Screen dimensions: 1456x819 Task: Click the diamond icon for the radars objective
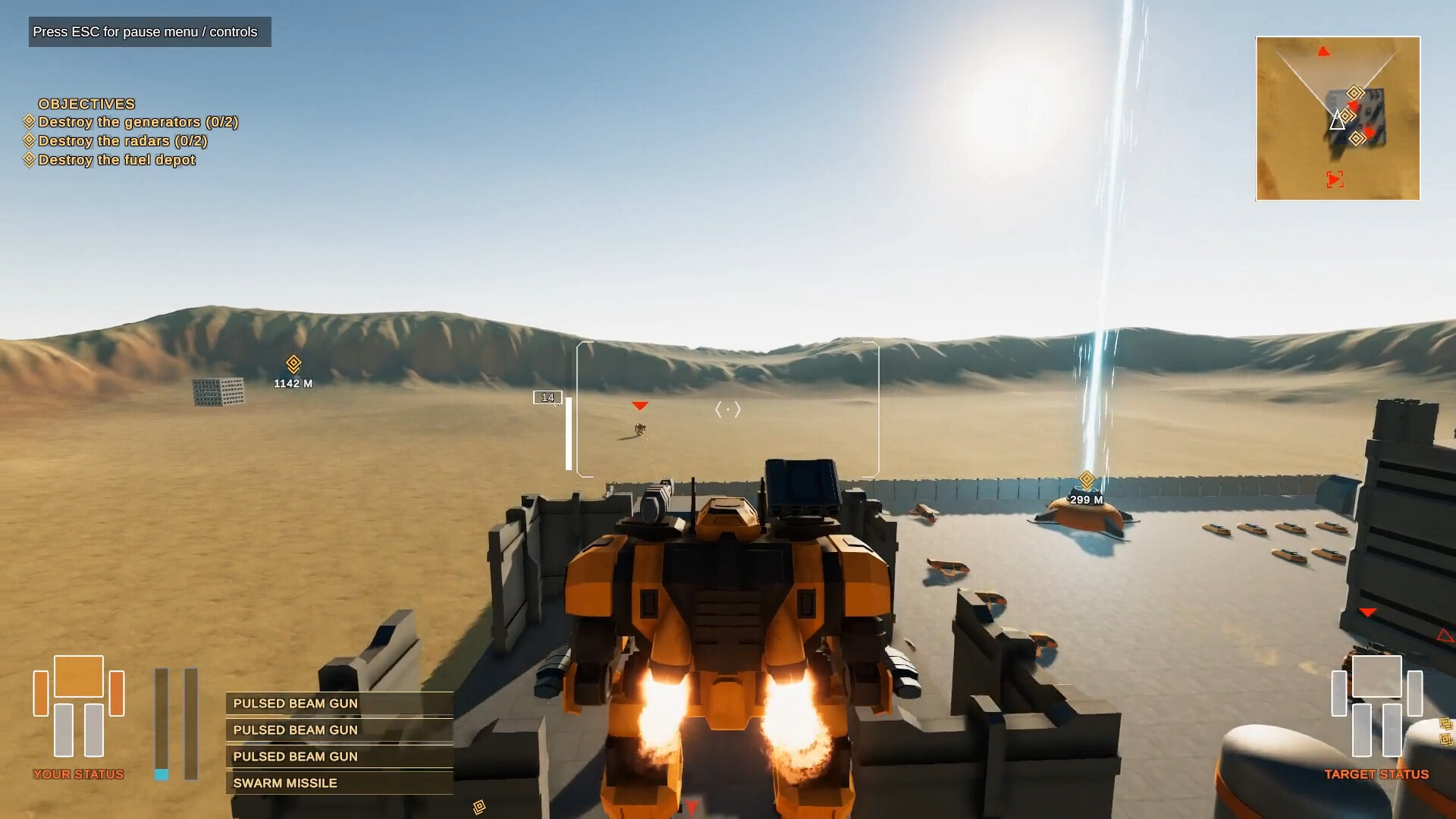[x=28, y=141]
